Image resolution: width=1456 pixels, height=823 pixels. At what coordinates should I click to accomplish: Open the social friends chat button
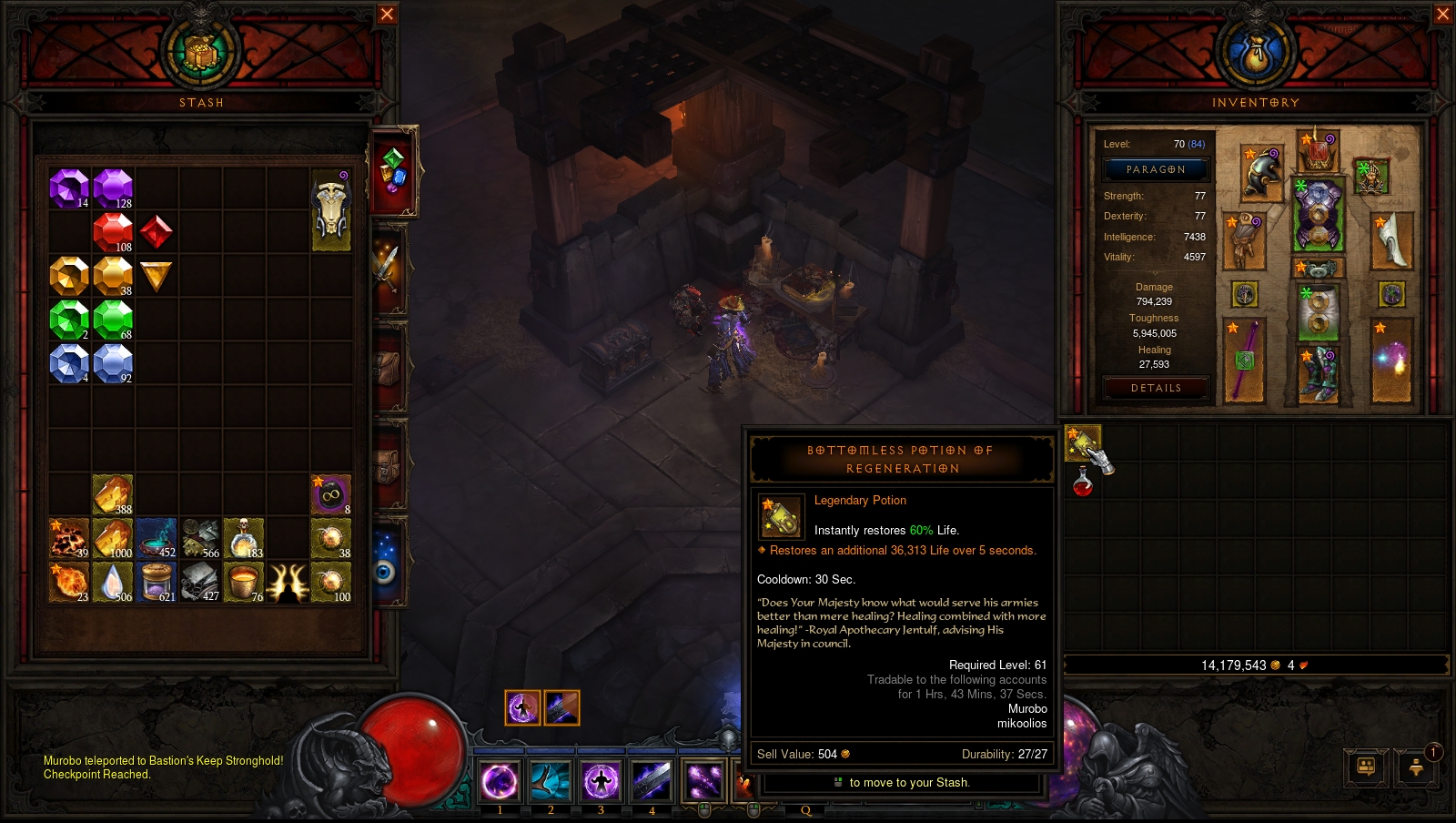[1366, 767]
